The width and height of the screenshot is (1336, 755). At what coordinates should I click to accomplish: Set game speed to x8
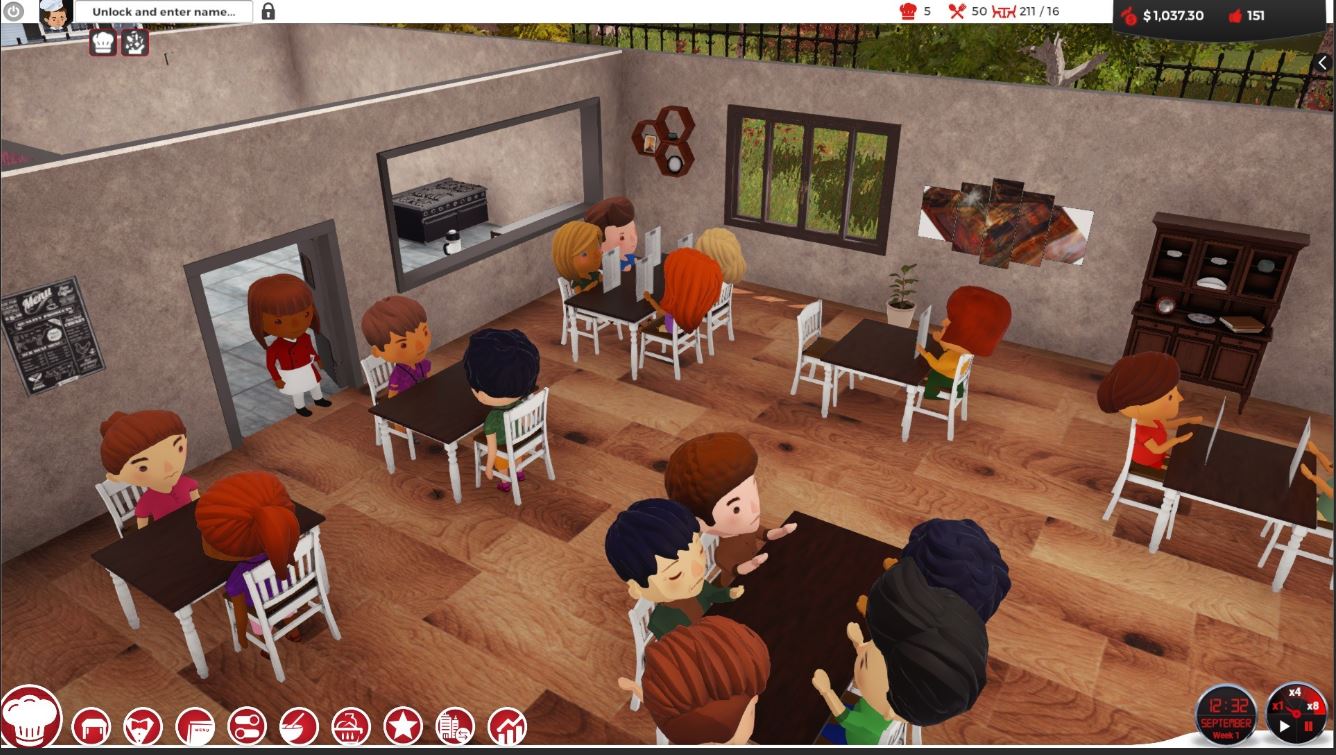pos(1313,707)
